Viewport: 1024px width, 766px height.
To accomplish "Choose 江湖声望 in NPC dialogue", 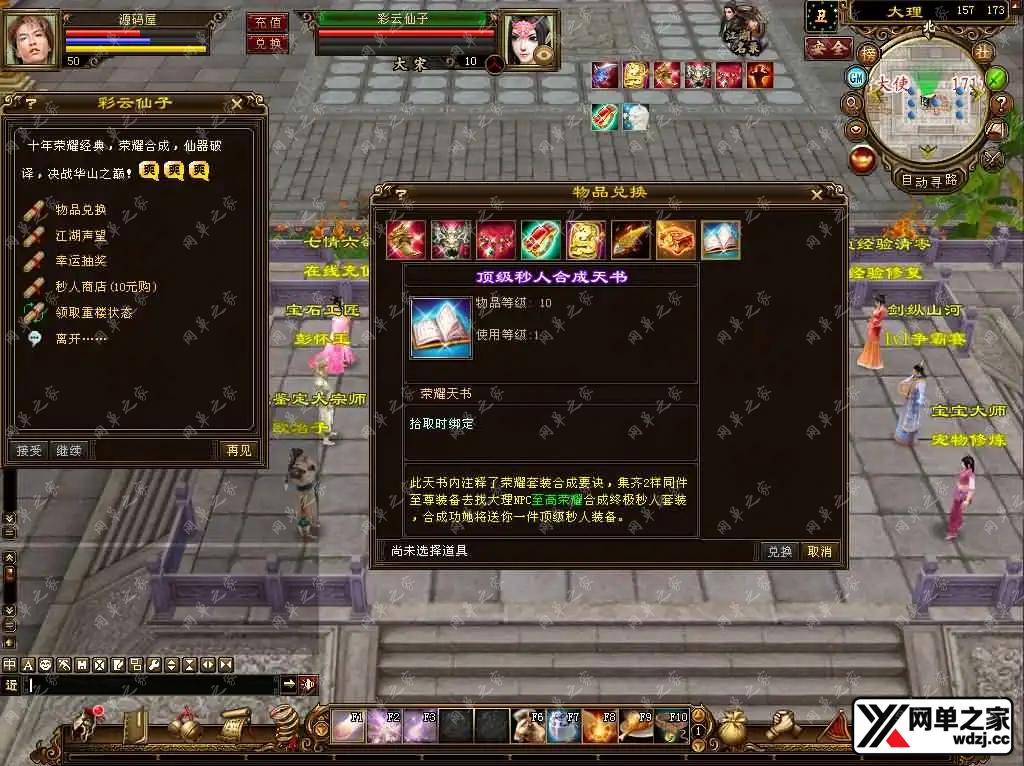I will (80, 236).
